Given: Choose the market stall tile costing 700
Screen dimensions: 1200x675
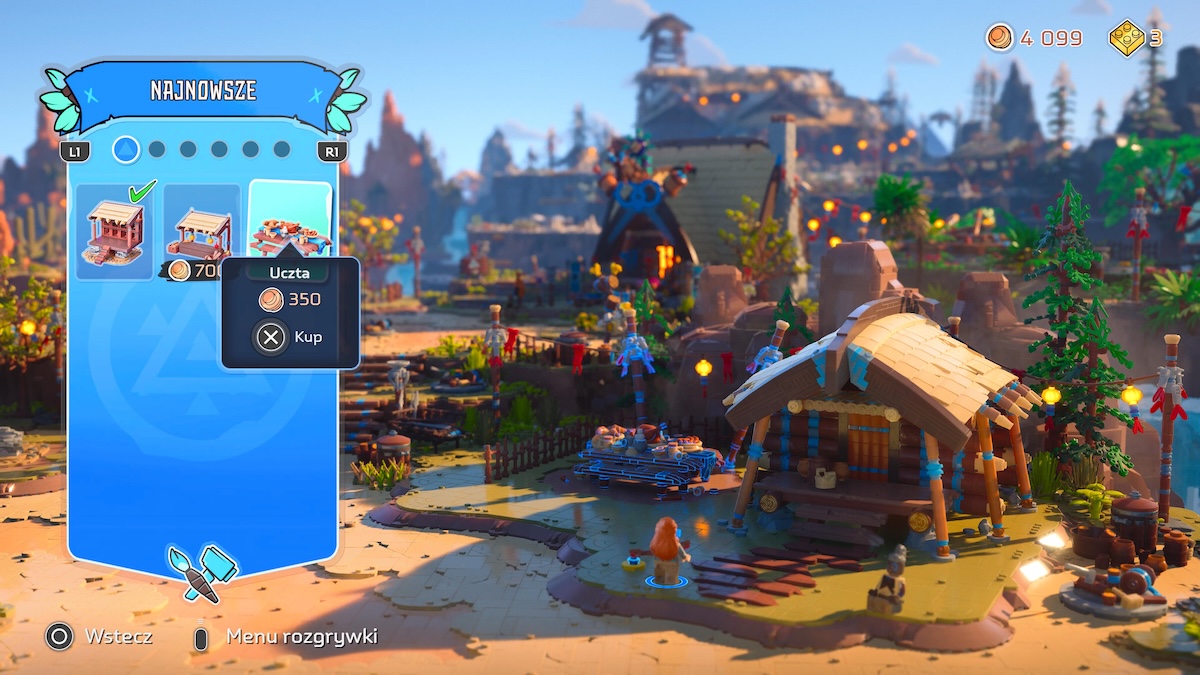Looking at the screenshot, I should 201,231.
